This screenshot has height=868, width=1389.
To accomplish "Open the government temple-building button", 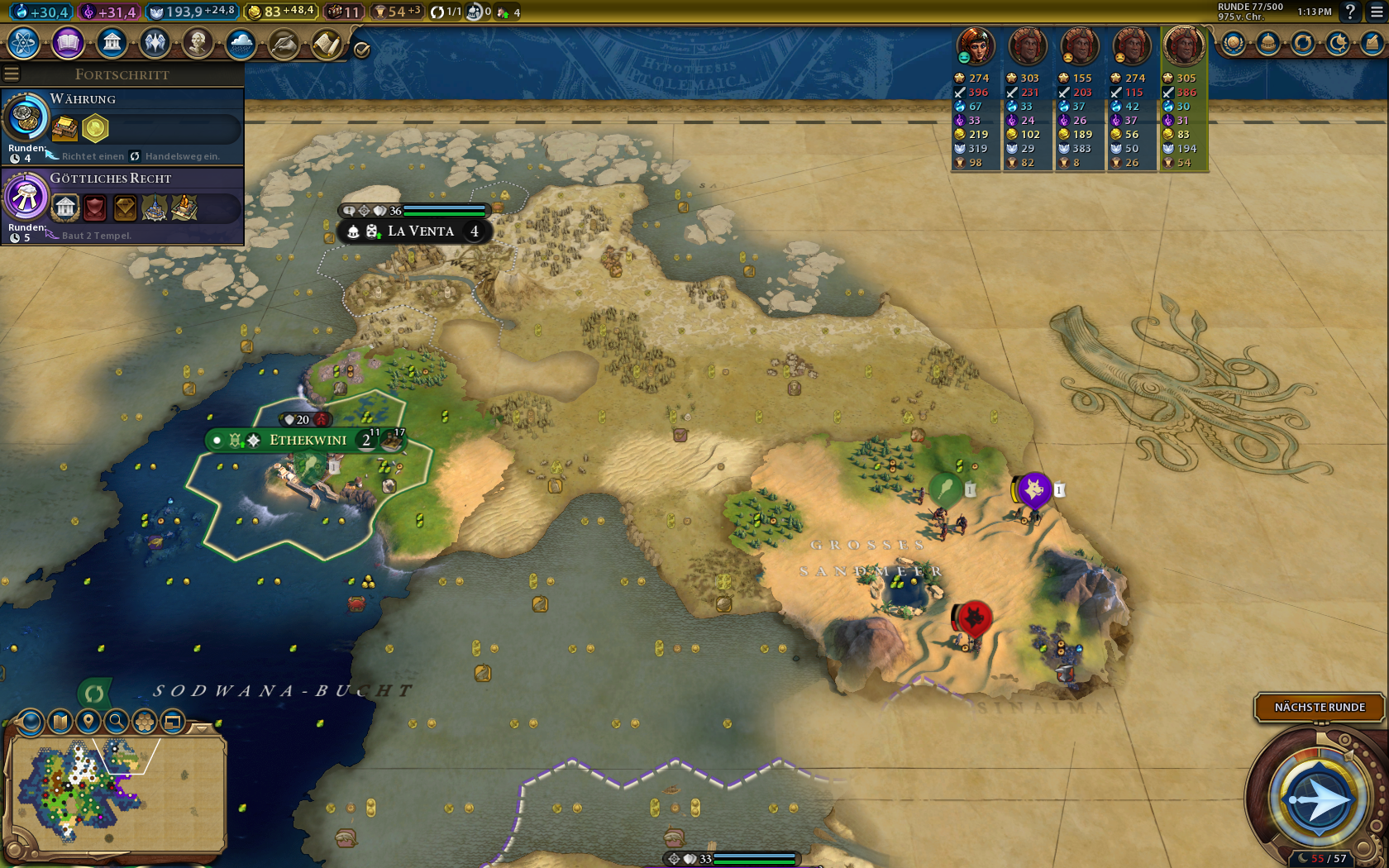I will (112, 42).
